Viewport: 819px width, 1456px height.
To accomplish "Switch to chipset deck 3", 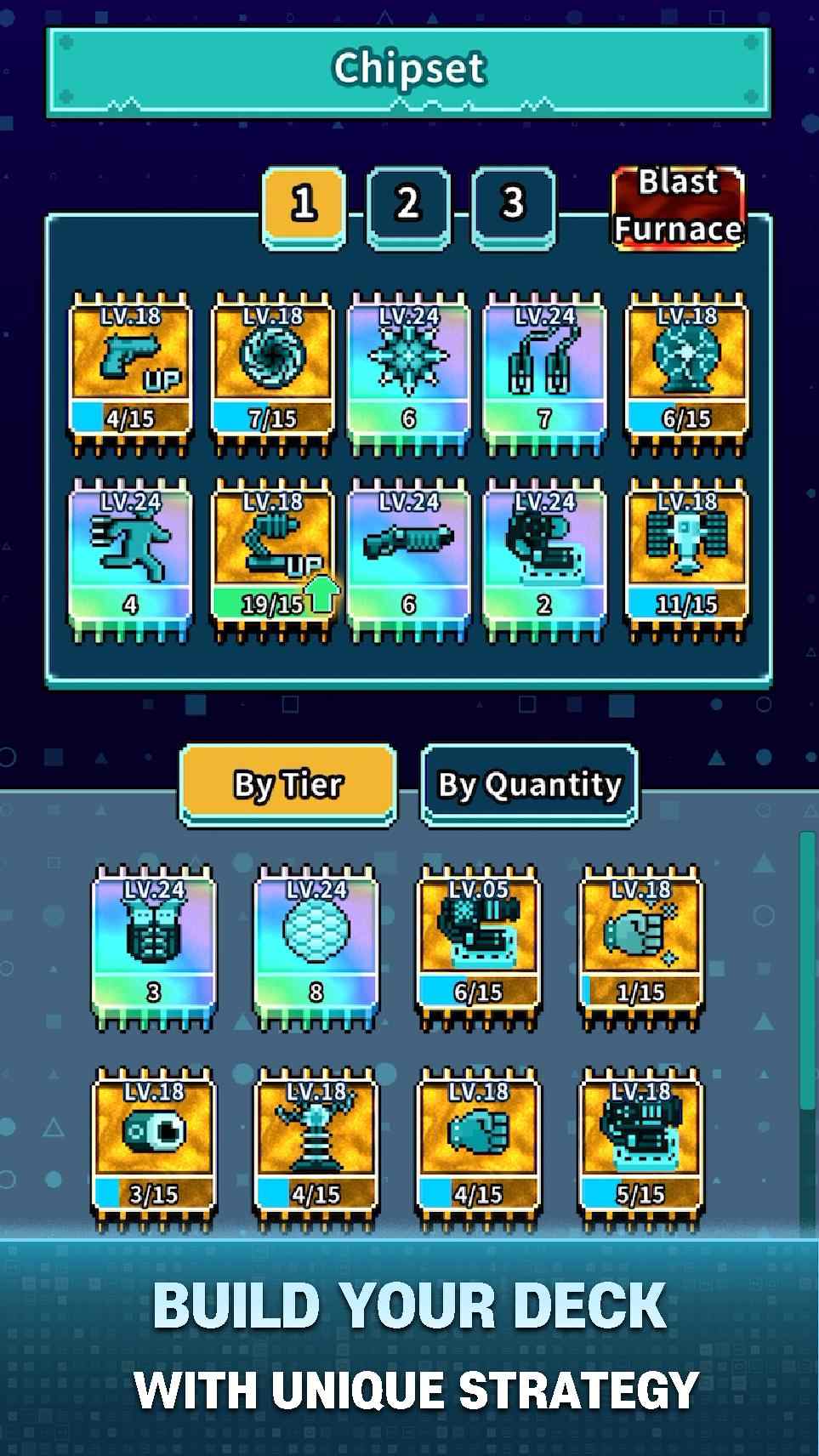I will tap(513, 205).
